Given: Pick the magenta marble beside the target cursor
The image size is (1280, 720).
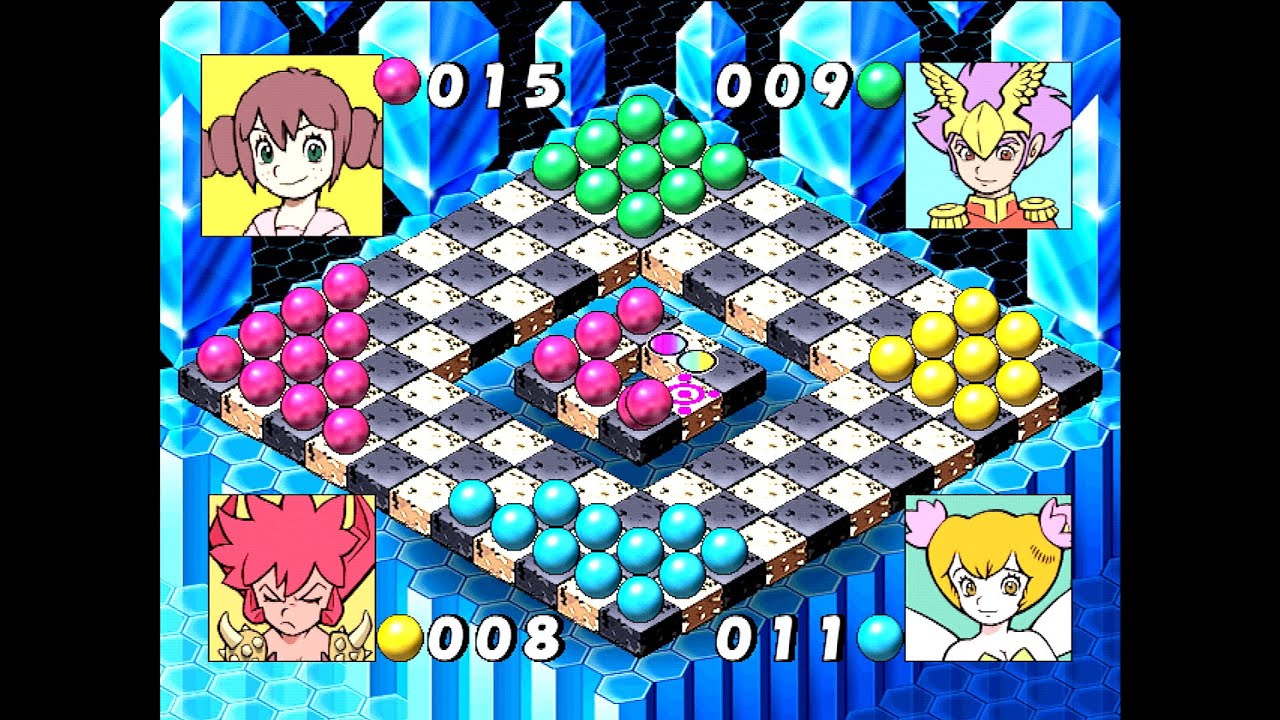Looking at the screenshot, I should point(647,402).
